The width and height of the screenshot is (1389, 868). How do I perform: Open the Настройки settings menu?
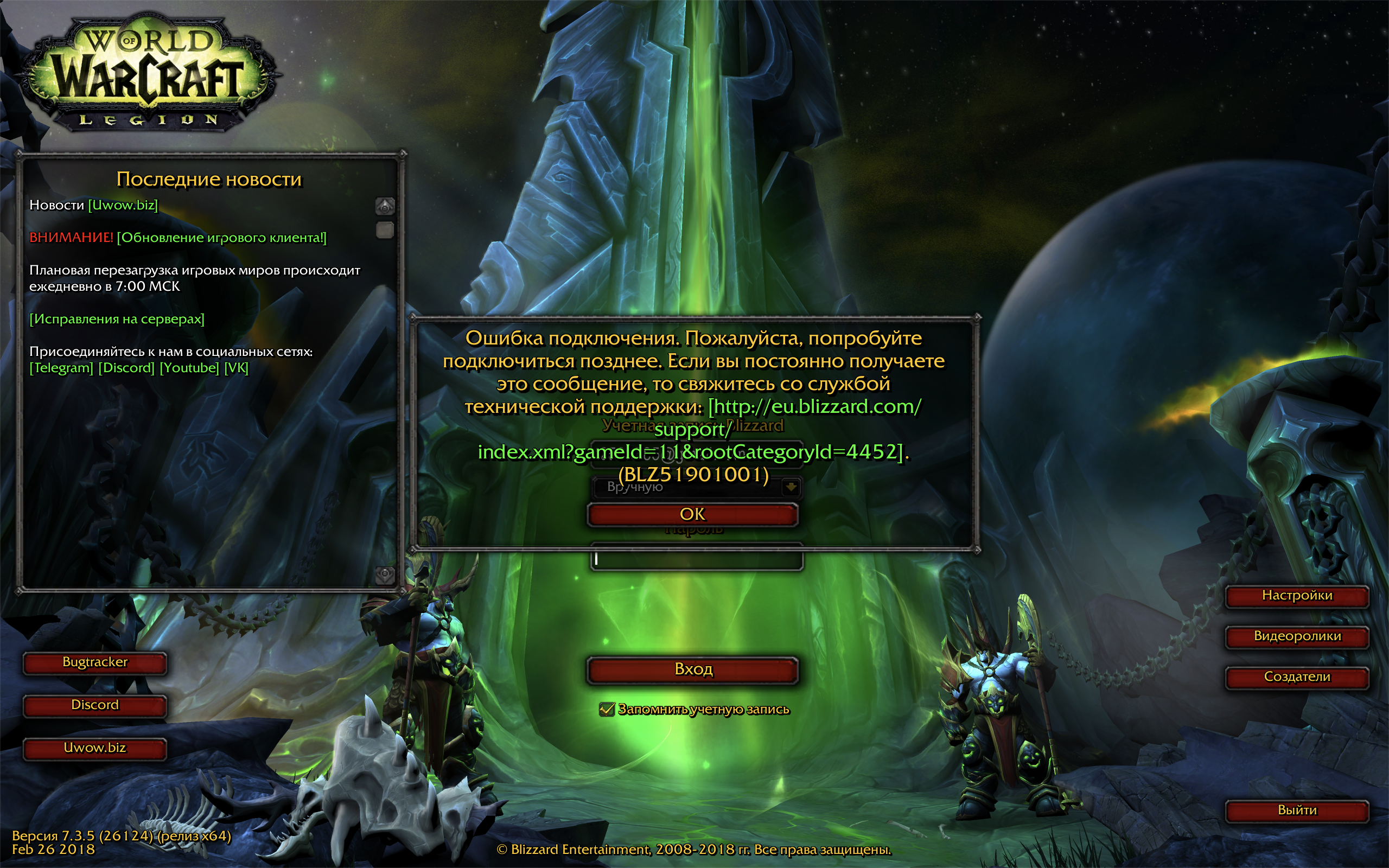[x=1297, y=596]
